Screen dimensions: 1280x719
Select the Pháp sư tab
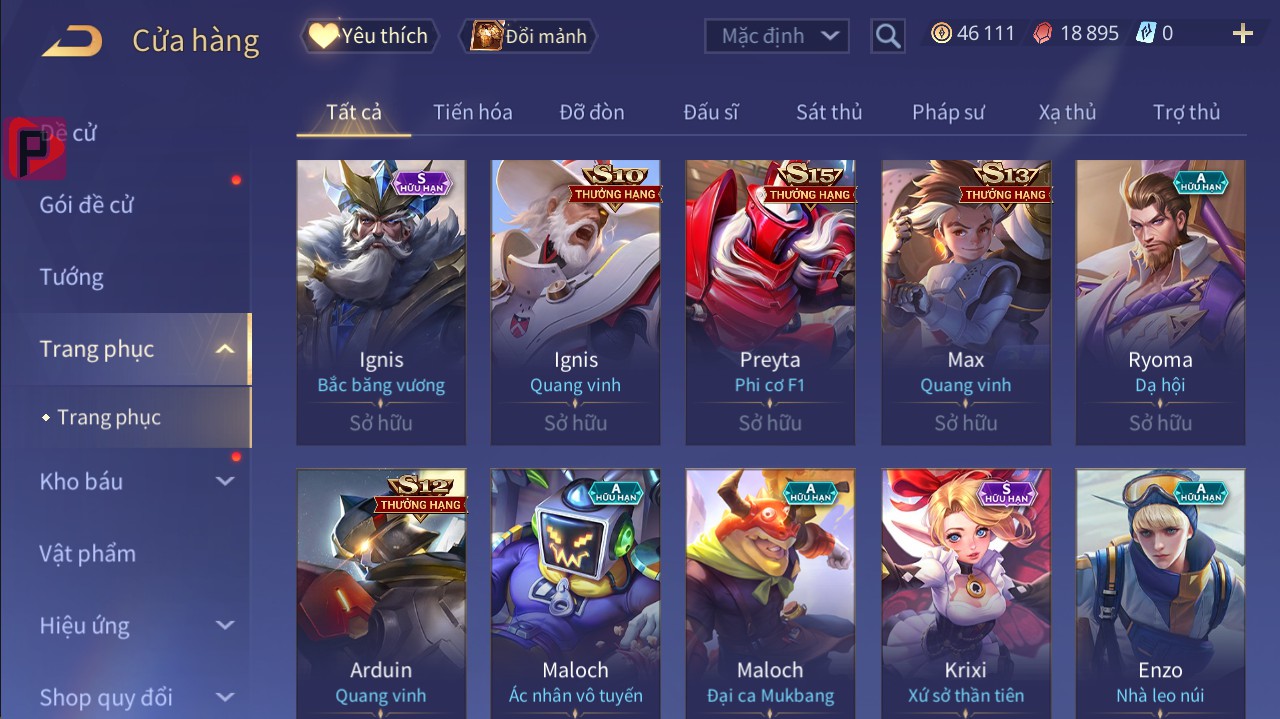(948, 112)
